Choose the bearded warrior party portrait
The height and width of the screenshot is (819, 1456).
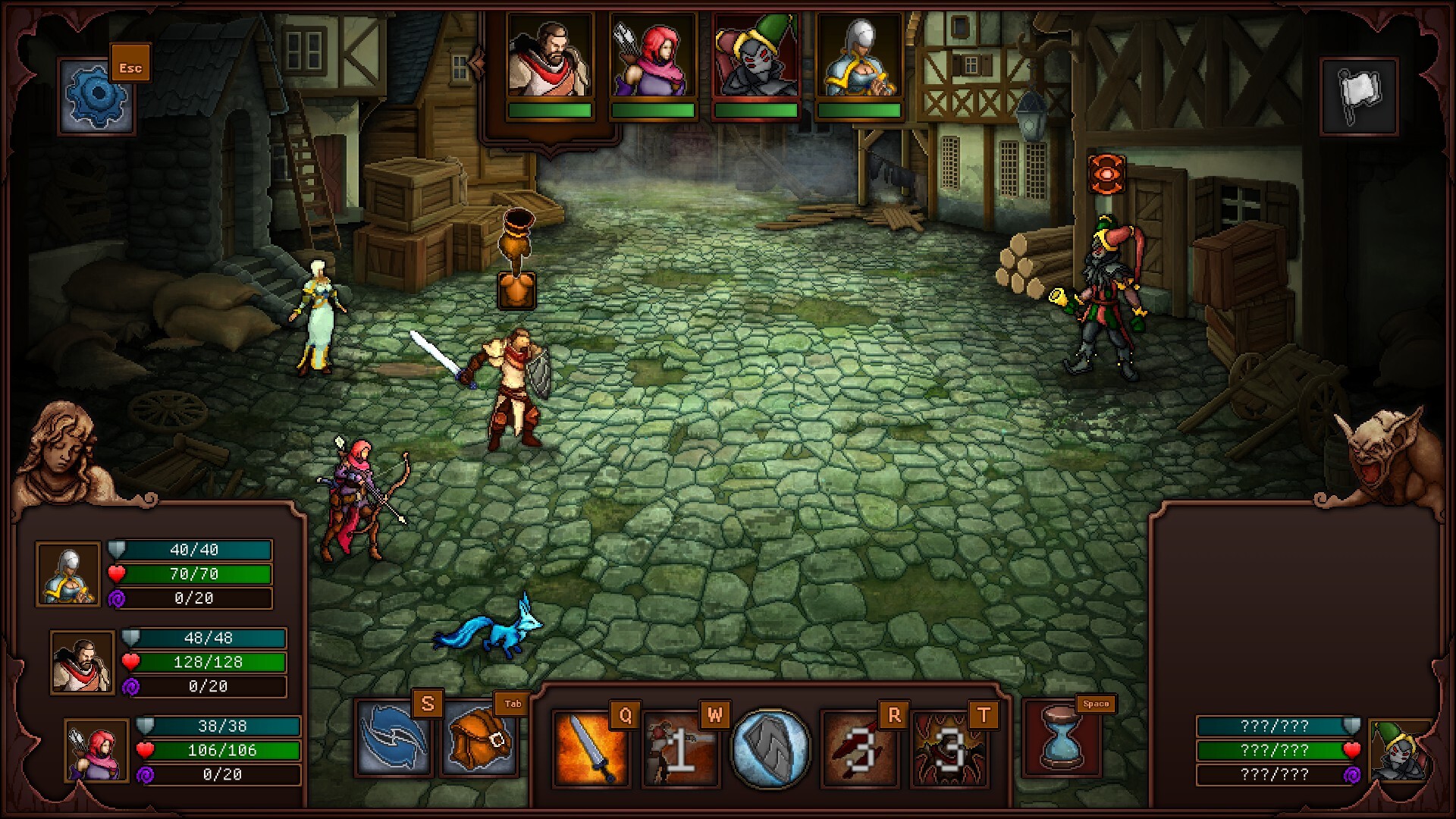(x=83, y=662)
